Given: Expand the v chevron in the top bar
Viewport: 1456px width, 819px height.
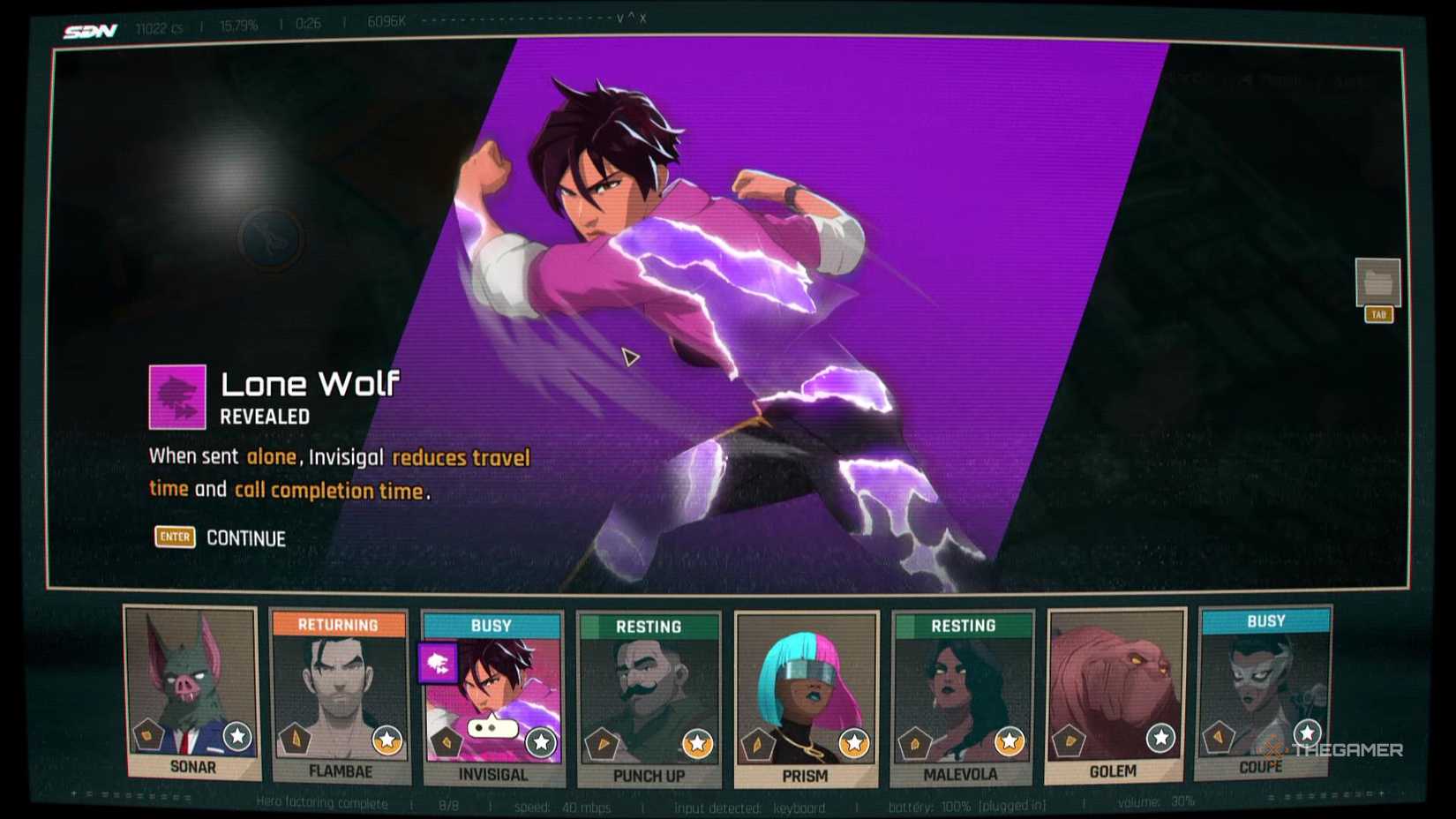Looking at the screenshot, I should tap(620, 18).
